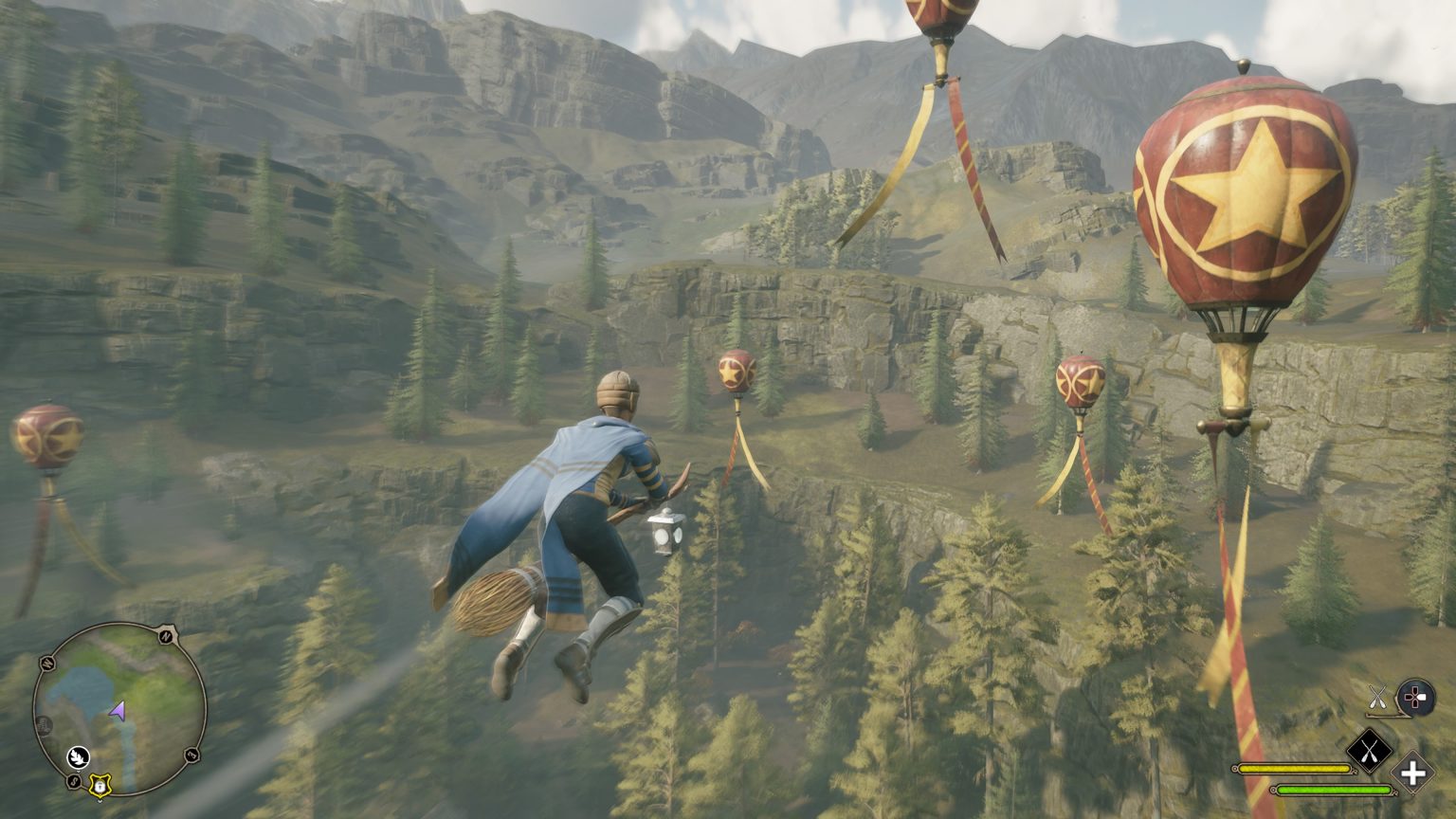Viewport: 1456px width, 819px height.
Task: Expand the chevron beneath the leaf marker
Action: (x=79, y=770)
